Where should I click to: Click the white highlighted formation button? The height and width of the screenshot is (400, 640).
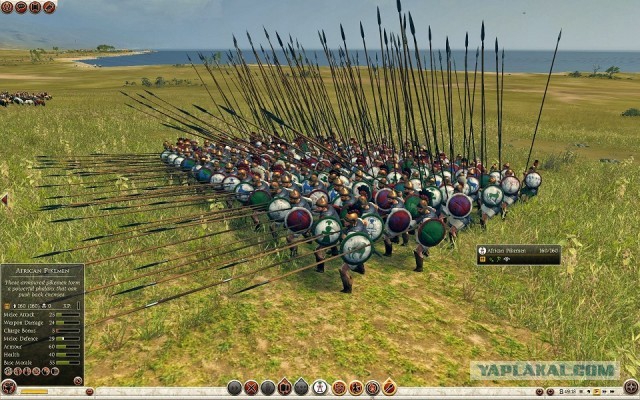point(319,387)
